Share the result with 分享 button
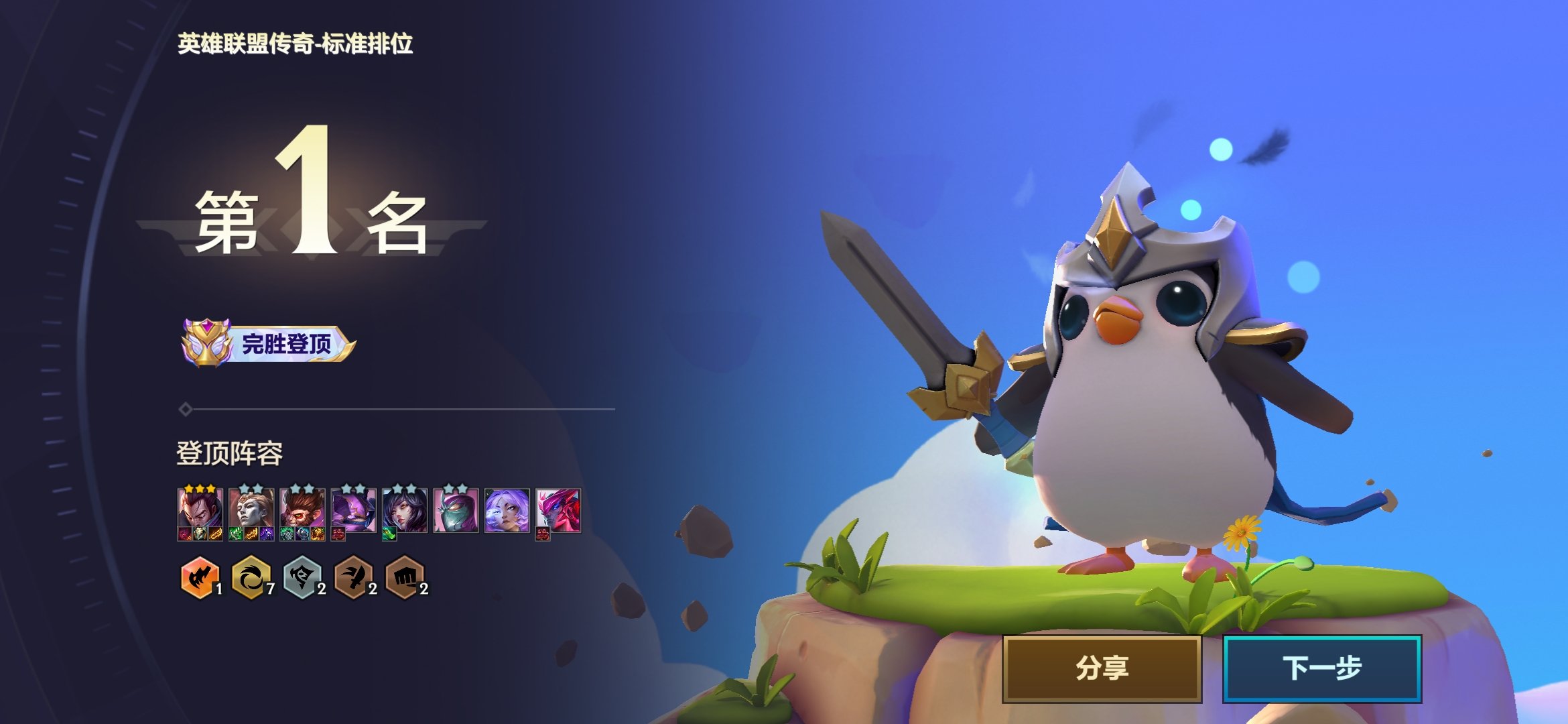 (x=1102, y=668)
